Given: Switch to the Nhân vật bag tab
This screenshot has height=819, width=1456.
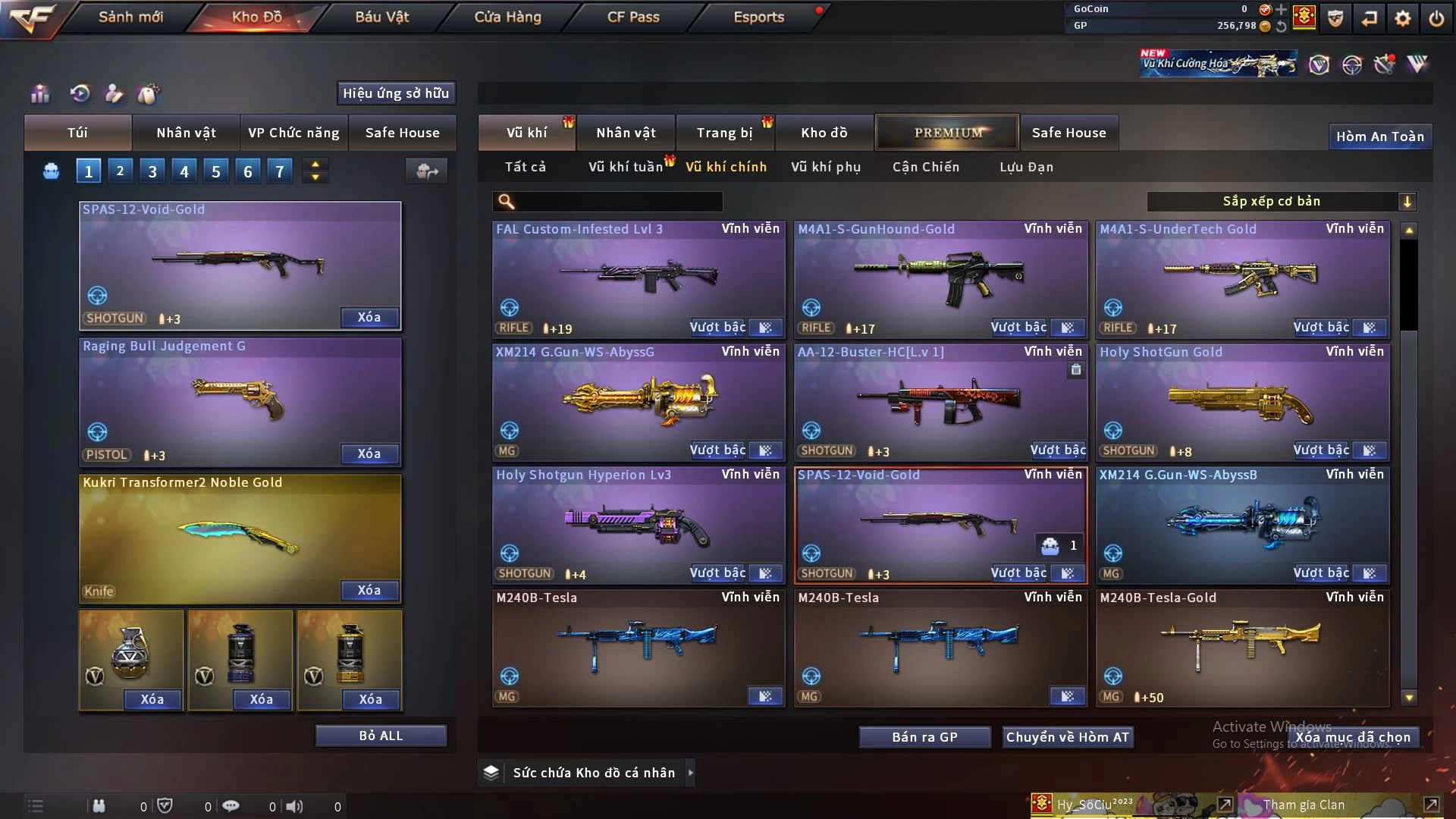Looking at the screenshot, I should click(186, 133).
